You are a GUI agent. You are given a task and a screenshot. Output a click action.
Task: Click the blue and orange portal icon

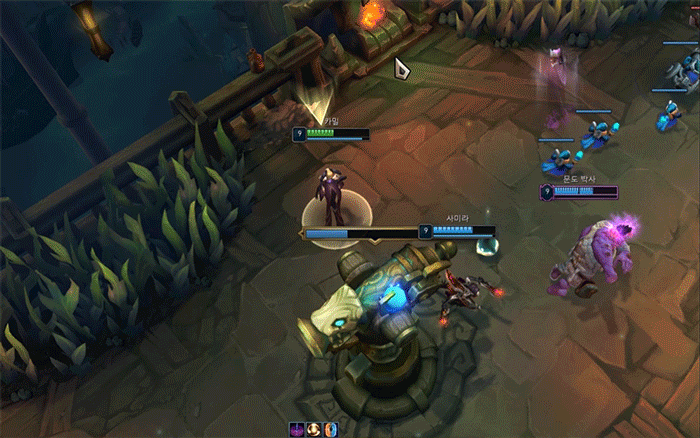tap(330, 429)
